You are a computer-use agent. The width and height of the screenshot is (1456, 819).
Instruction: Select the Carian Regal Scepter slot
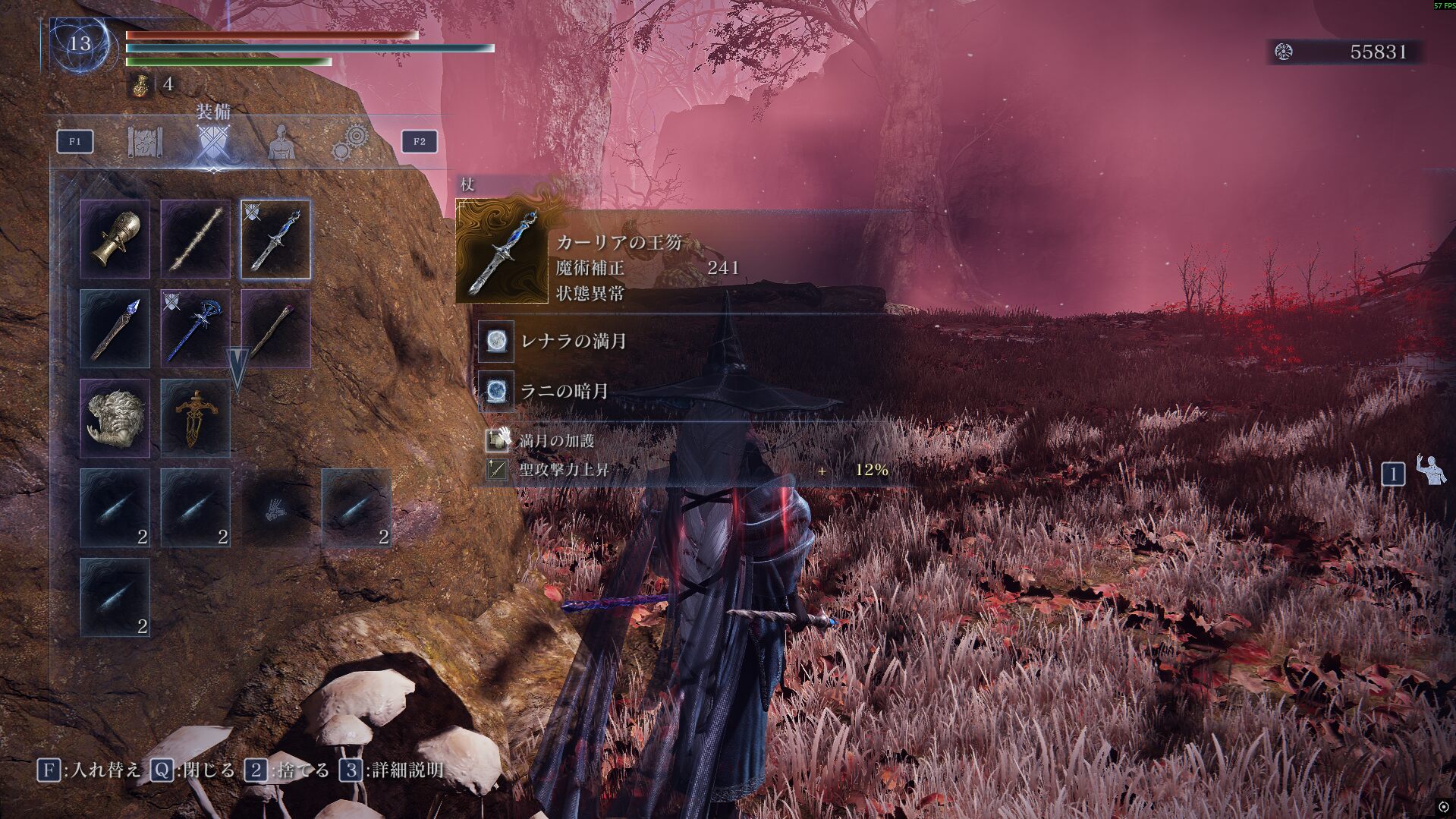pos(275,239)
